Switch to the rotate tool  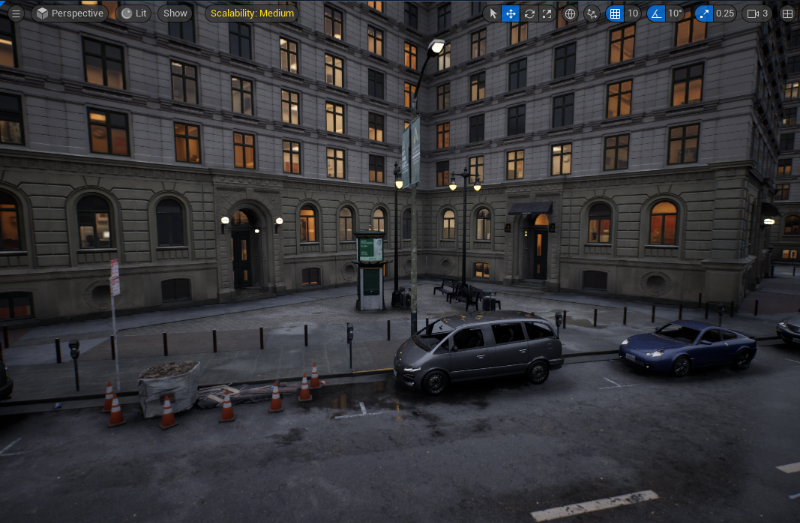click(529, 13)
